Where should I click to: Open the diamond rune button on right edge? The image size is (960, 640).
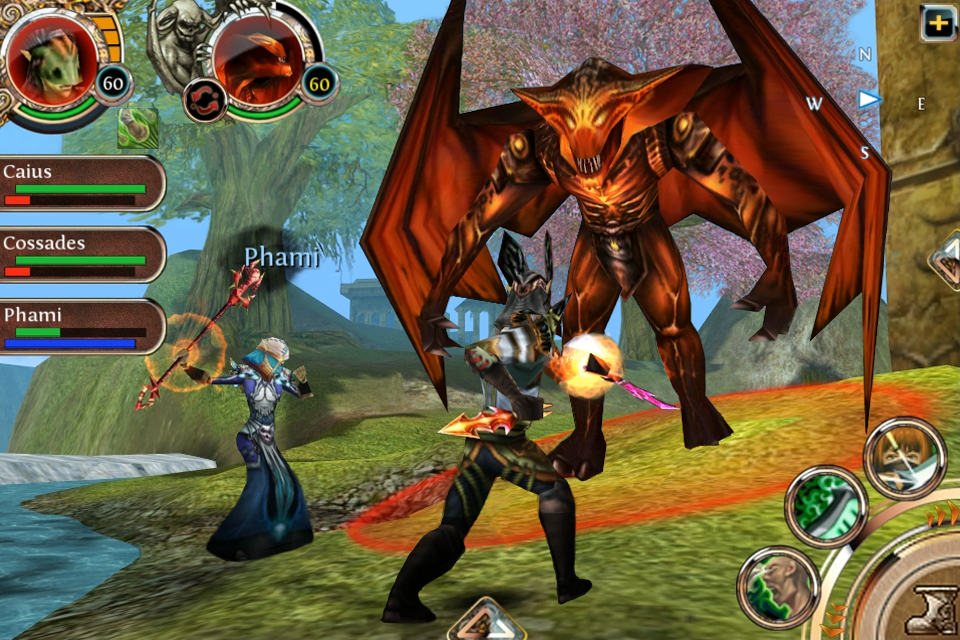945,262
